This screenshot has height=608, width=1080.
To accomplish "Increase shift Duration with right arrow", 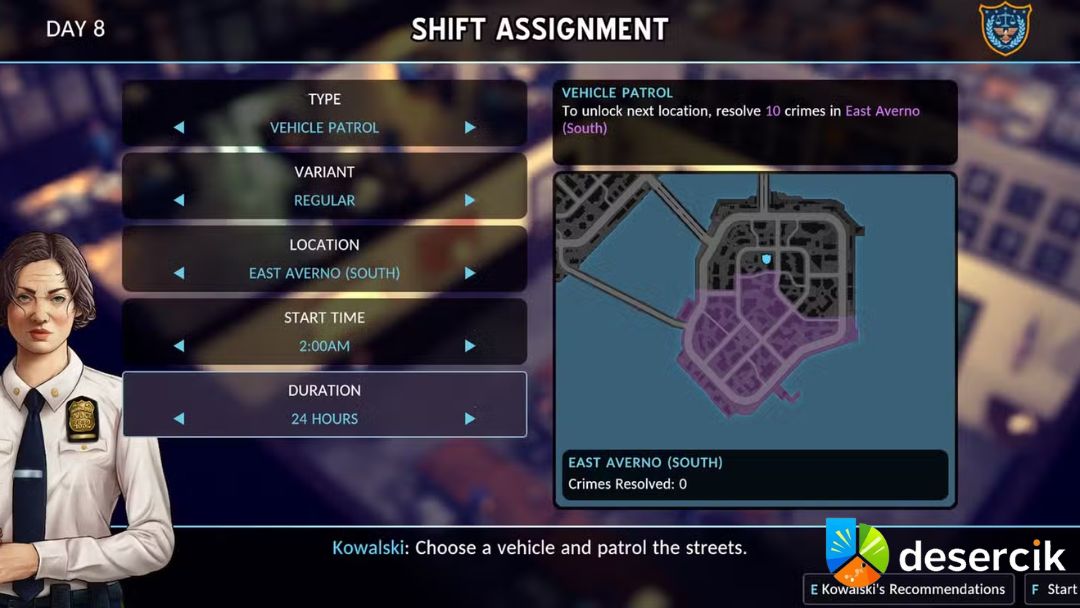I will (470, 419).
